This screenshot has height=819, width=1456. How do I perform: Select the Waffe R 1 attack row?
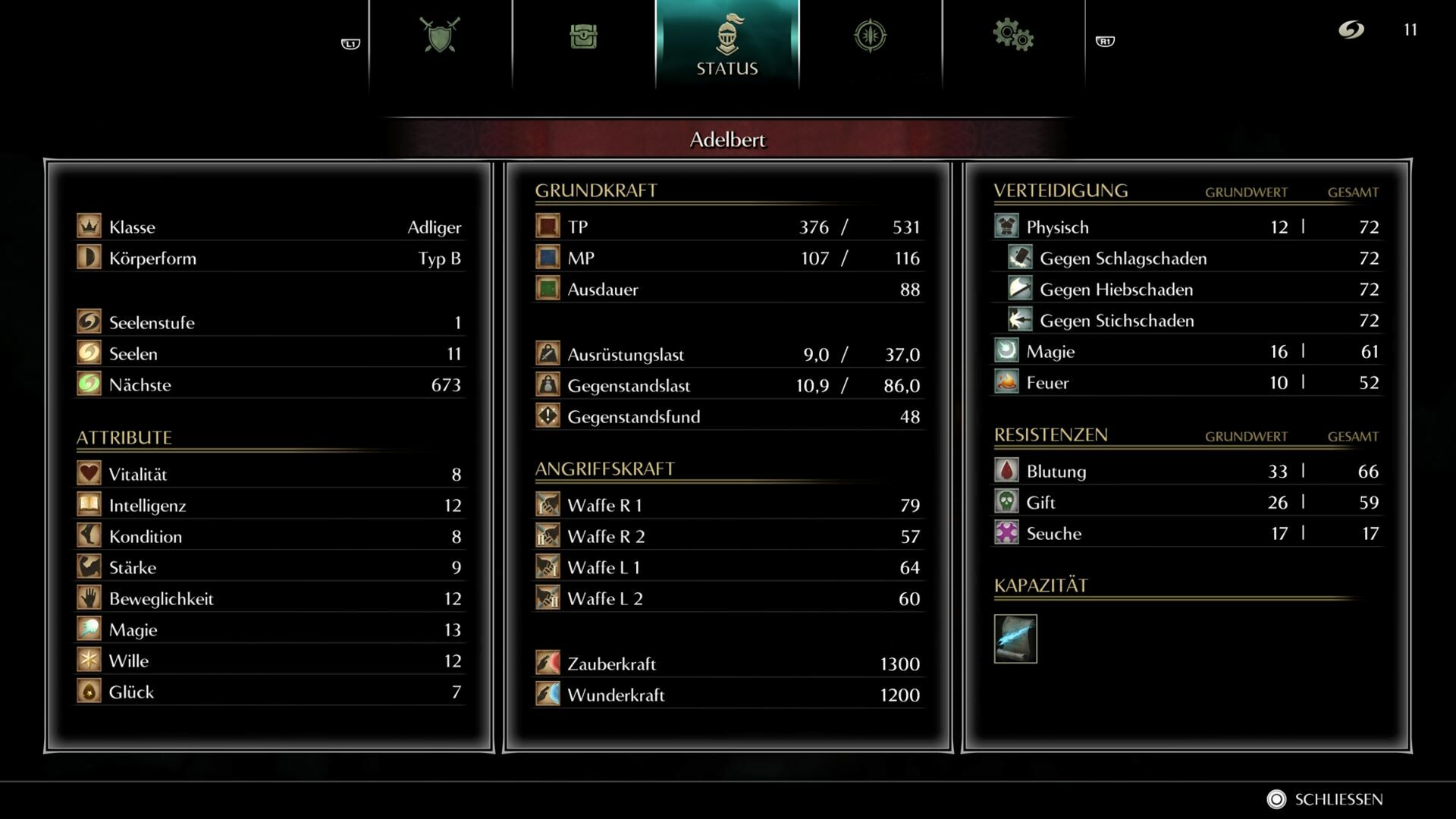[727, 505]
